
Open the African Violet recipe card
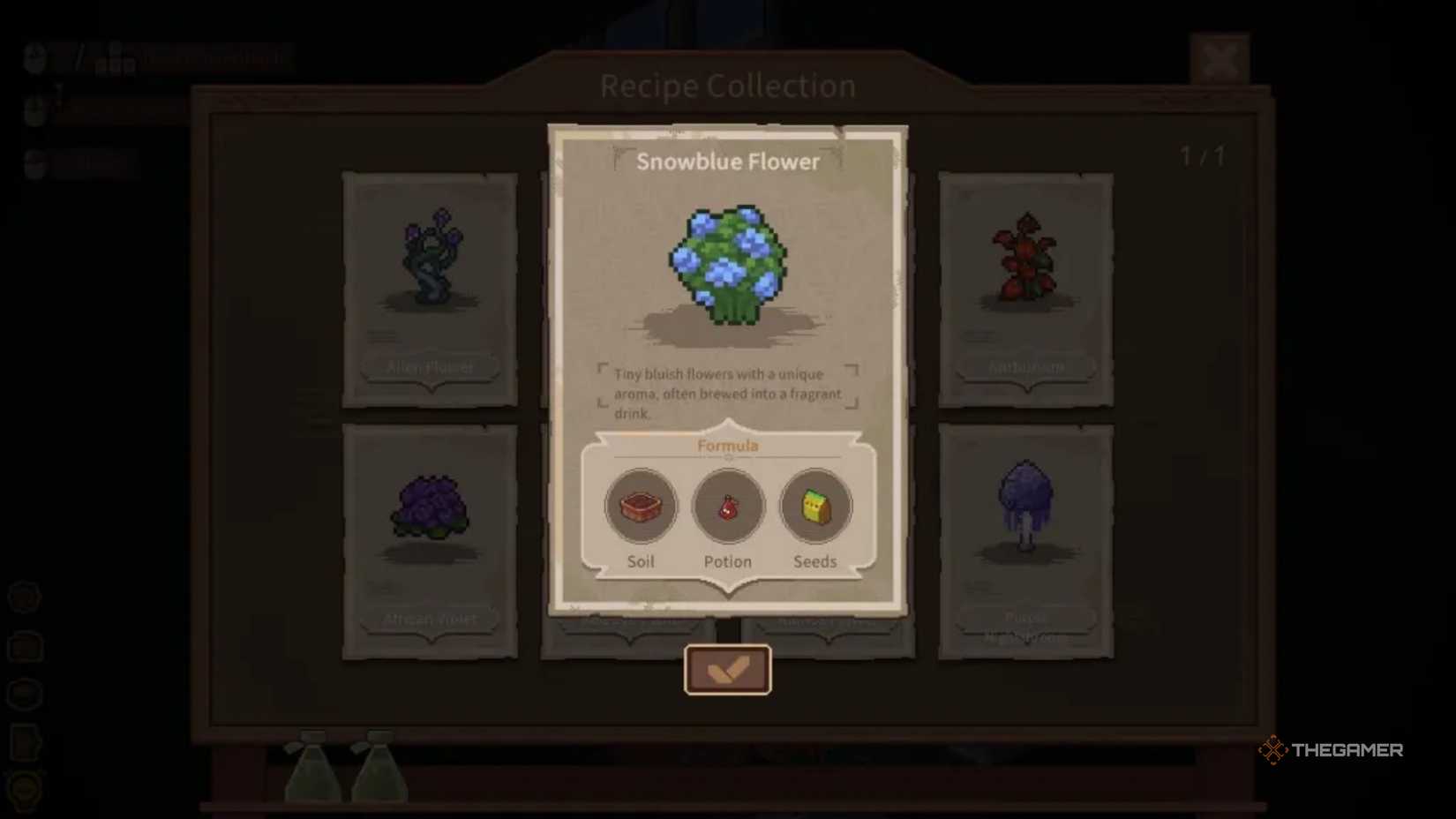[x=430, y=530]
